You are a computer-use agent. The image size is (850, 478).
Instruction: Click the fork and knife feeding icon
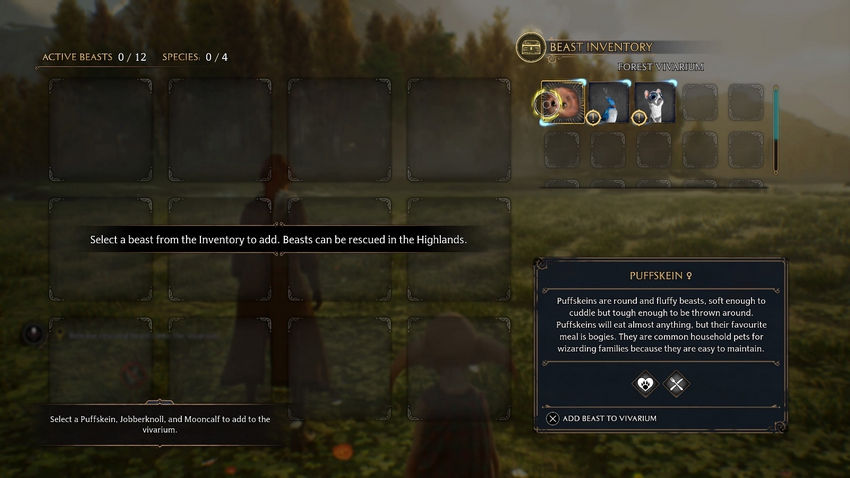coord(677,383)
